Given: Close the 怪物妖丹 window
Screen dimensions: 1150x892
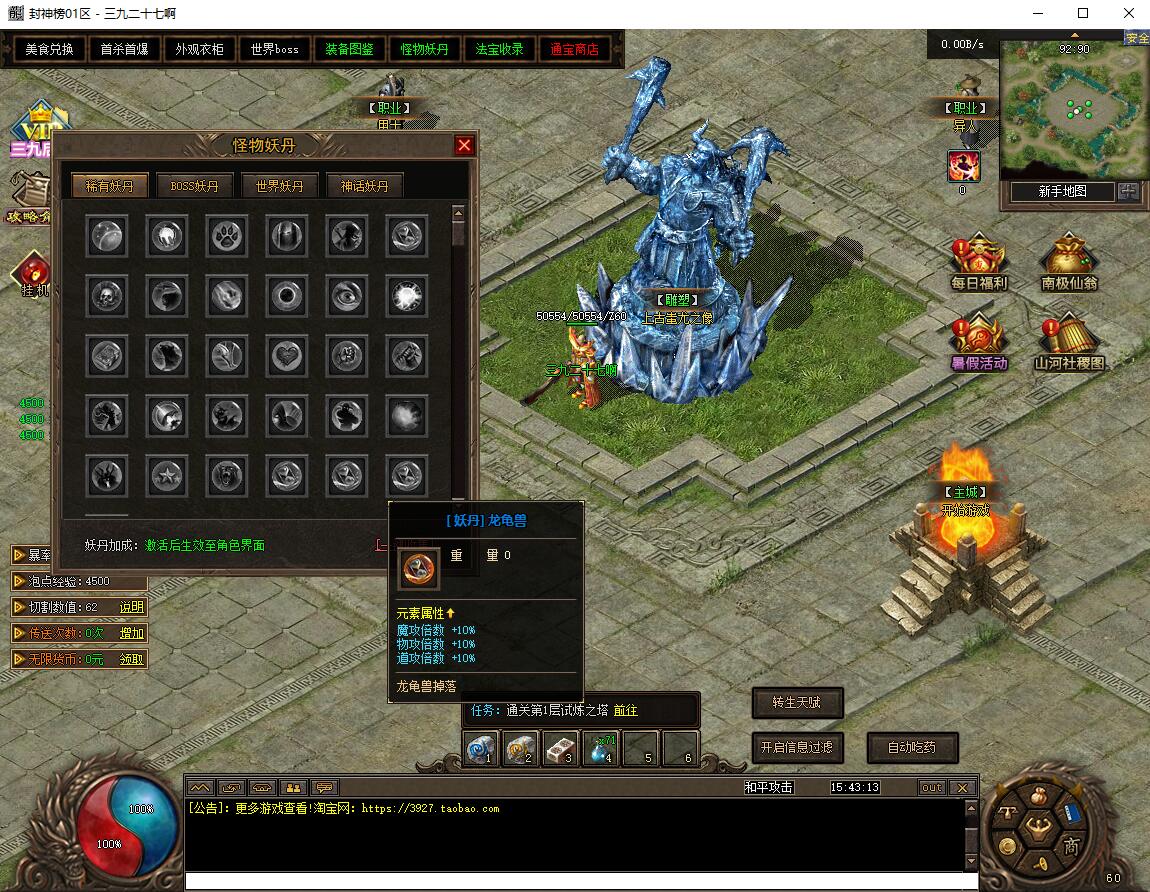Looking at the screenshot, I should click(464, 146).
